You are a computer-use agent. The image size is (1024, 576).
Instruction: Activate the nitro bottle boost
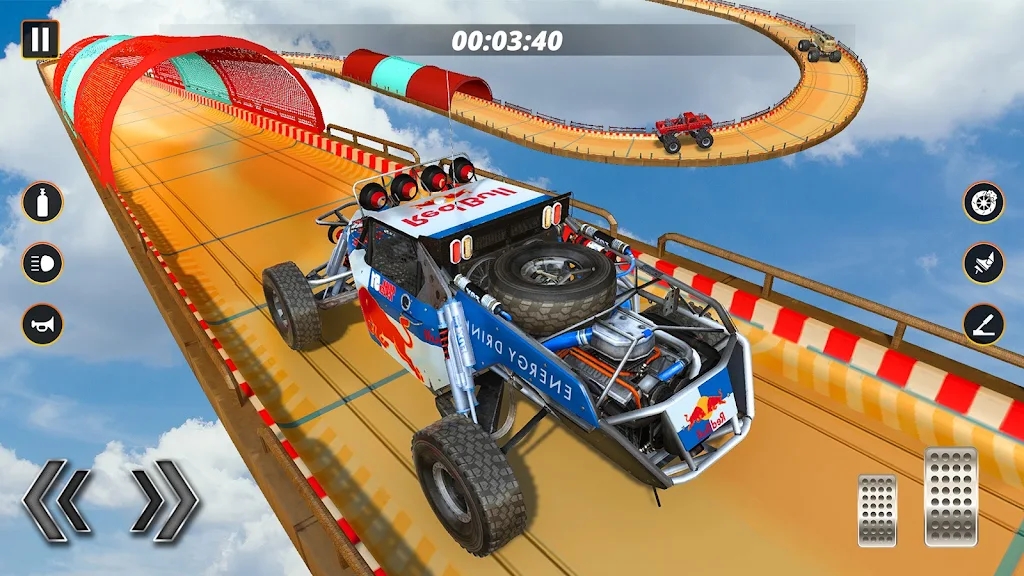(x=42, y=202)
